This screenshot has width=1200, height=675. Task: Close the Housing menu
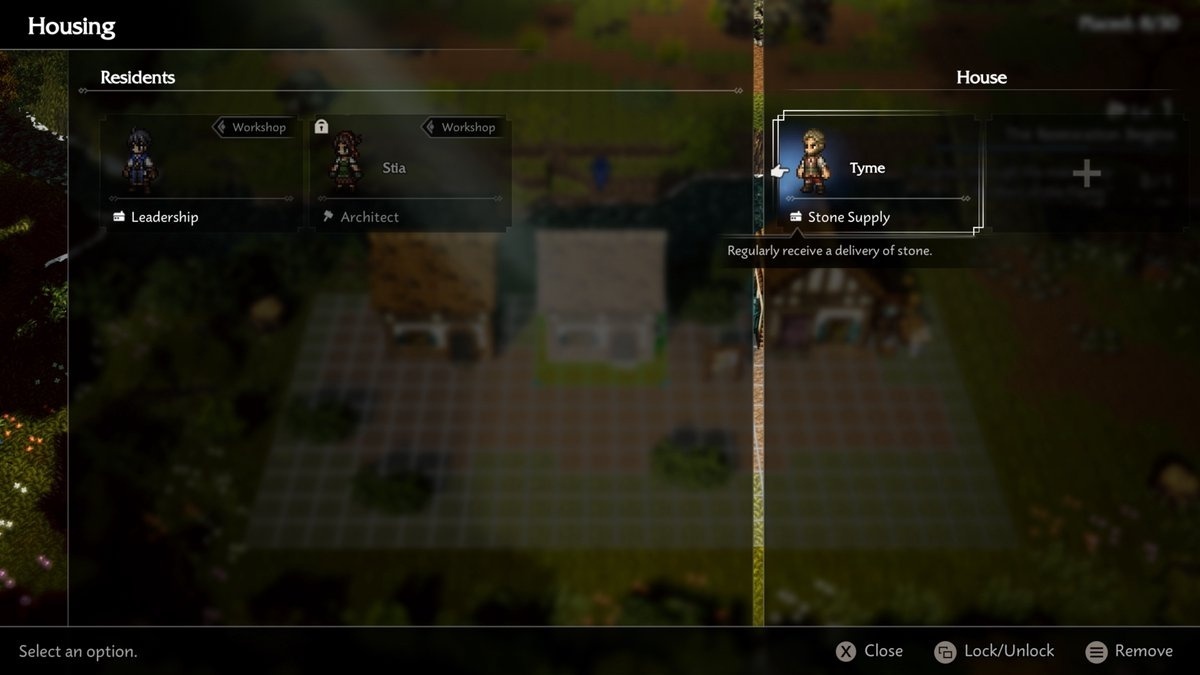(869, 651)
